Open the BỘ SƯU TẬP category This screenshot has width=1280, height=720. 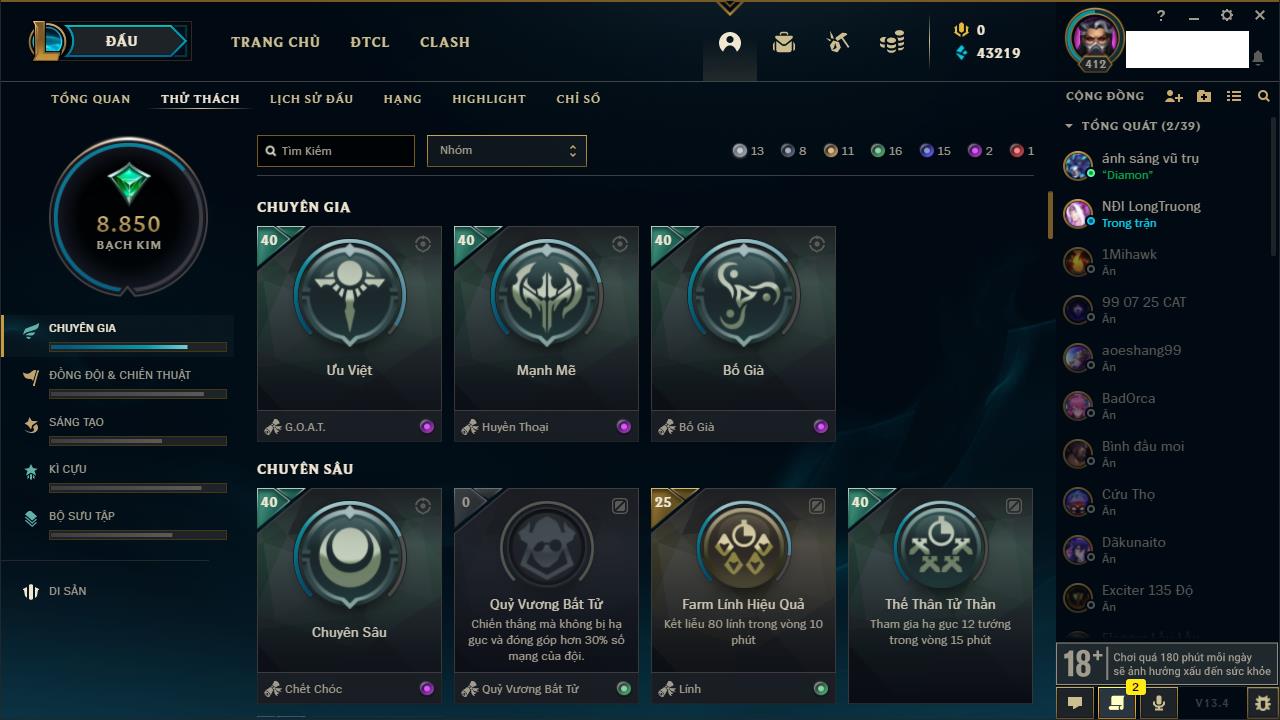click(x=82, y=516)
